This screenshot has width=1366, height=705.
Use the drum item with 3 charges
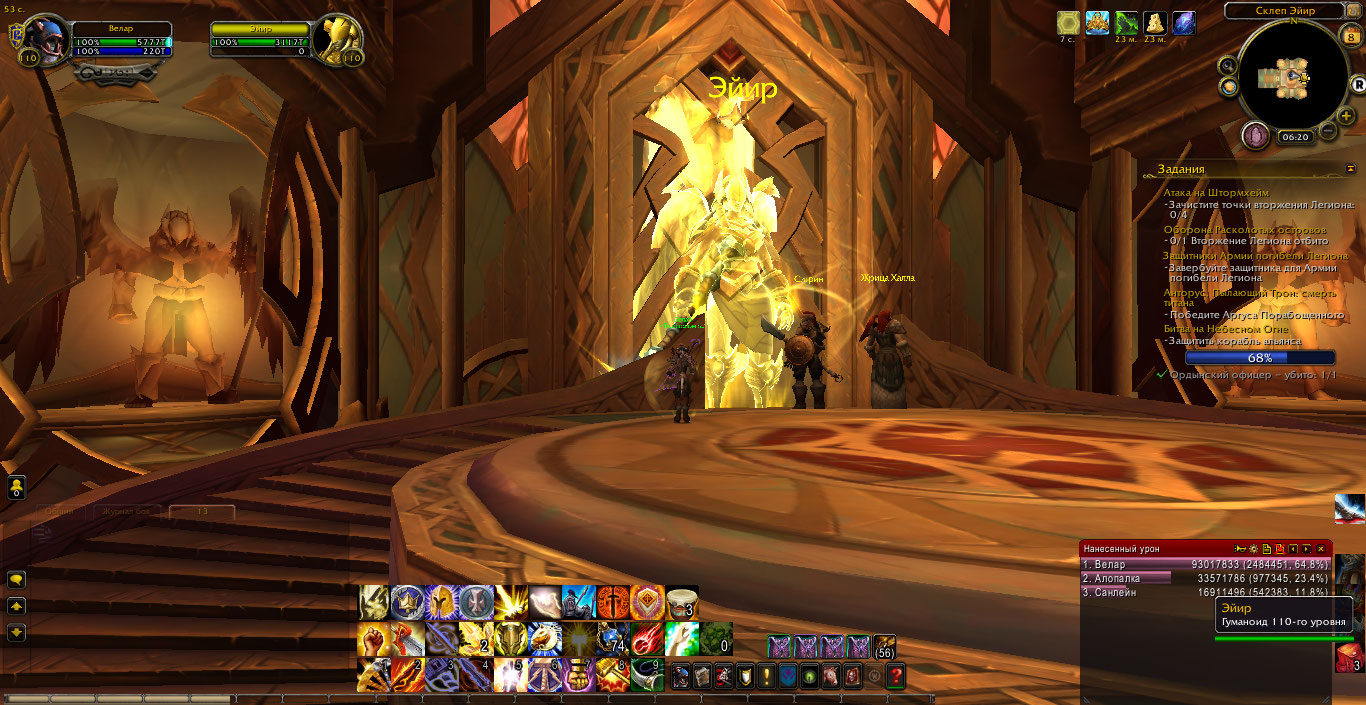[x=682, y=601]
